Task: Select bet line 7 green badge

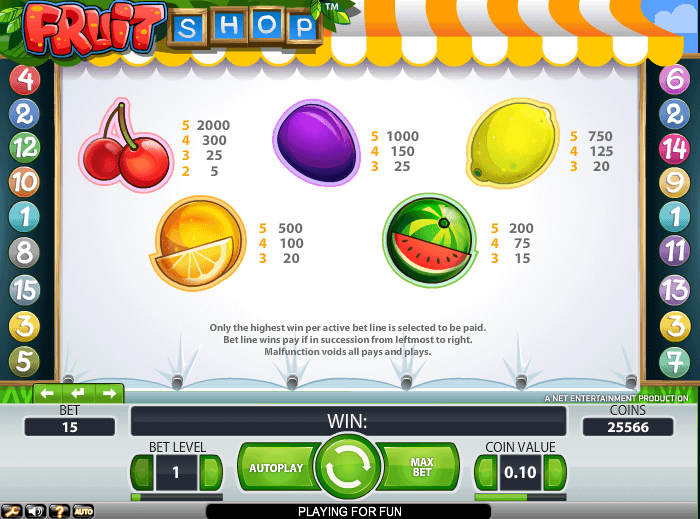Action: tap(675, 360)
